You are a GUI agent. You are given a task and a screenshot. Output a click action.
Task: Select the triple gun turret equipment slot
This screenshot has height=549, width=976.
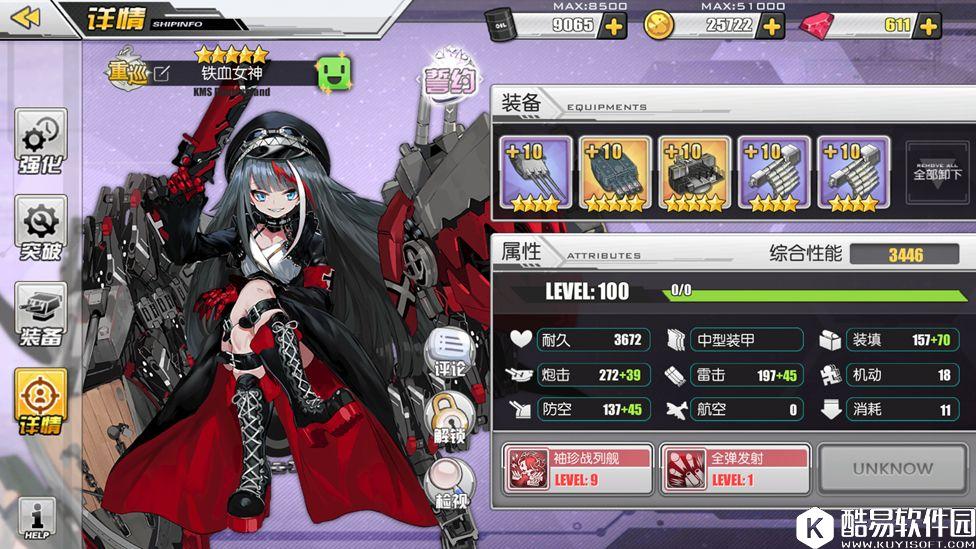click(536, 173)
